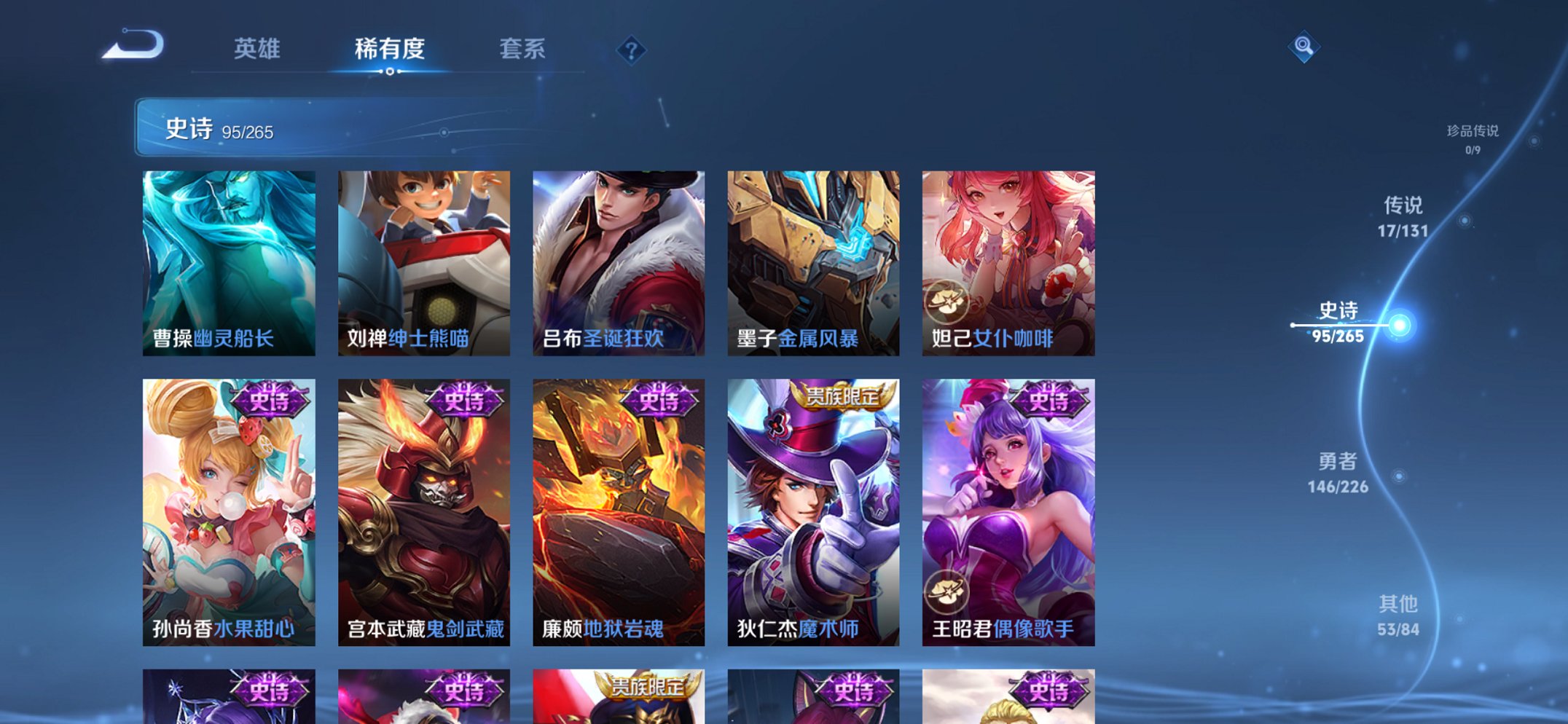Jump to the 传说 17/131 rarity section

(x=1403, y=215)
